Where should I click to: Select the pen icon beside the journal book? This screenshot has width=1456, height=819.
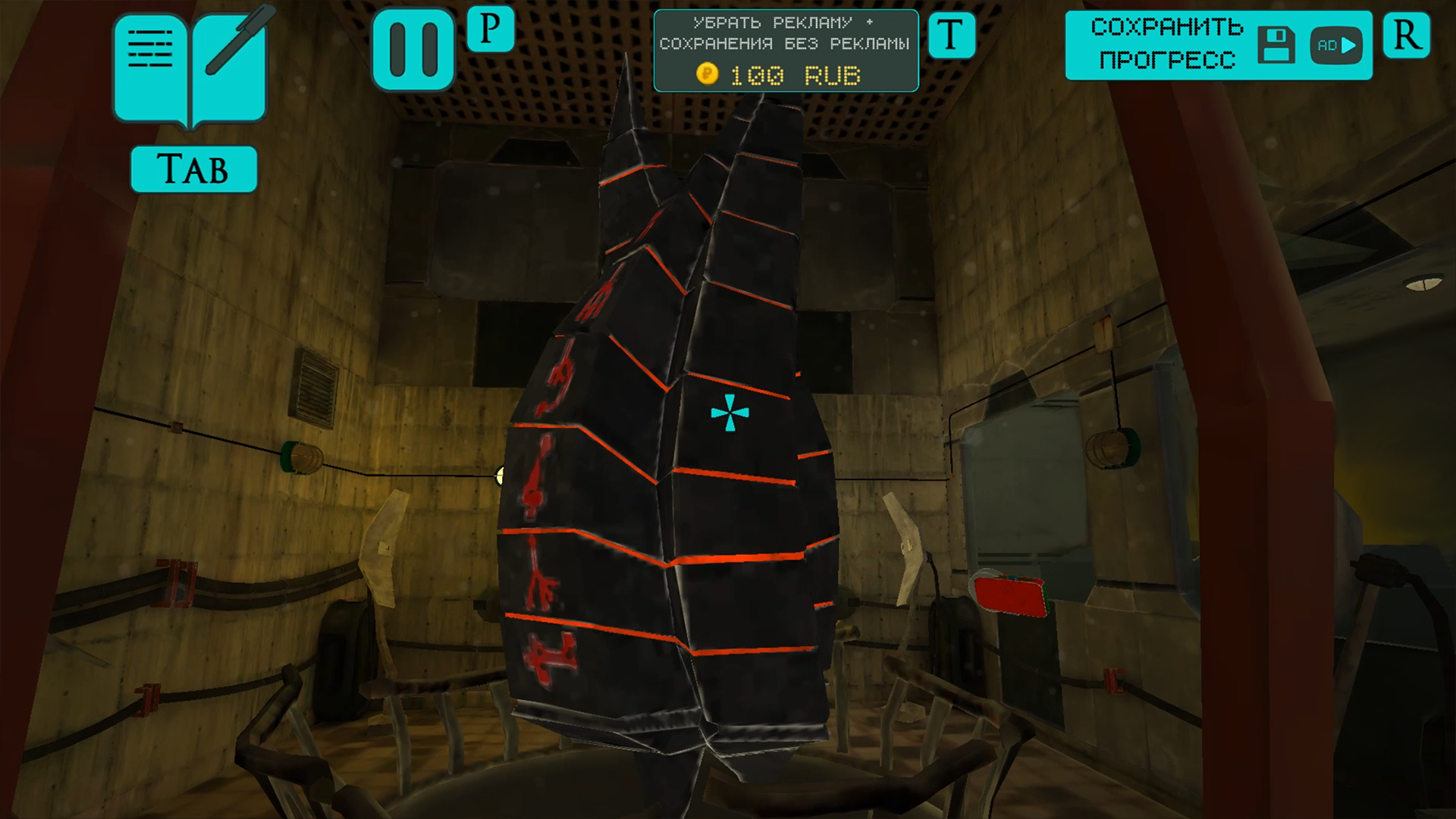231,53
